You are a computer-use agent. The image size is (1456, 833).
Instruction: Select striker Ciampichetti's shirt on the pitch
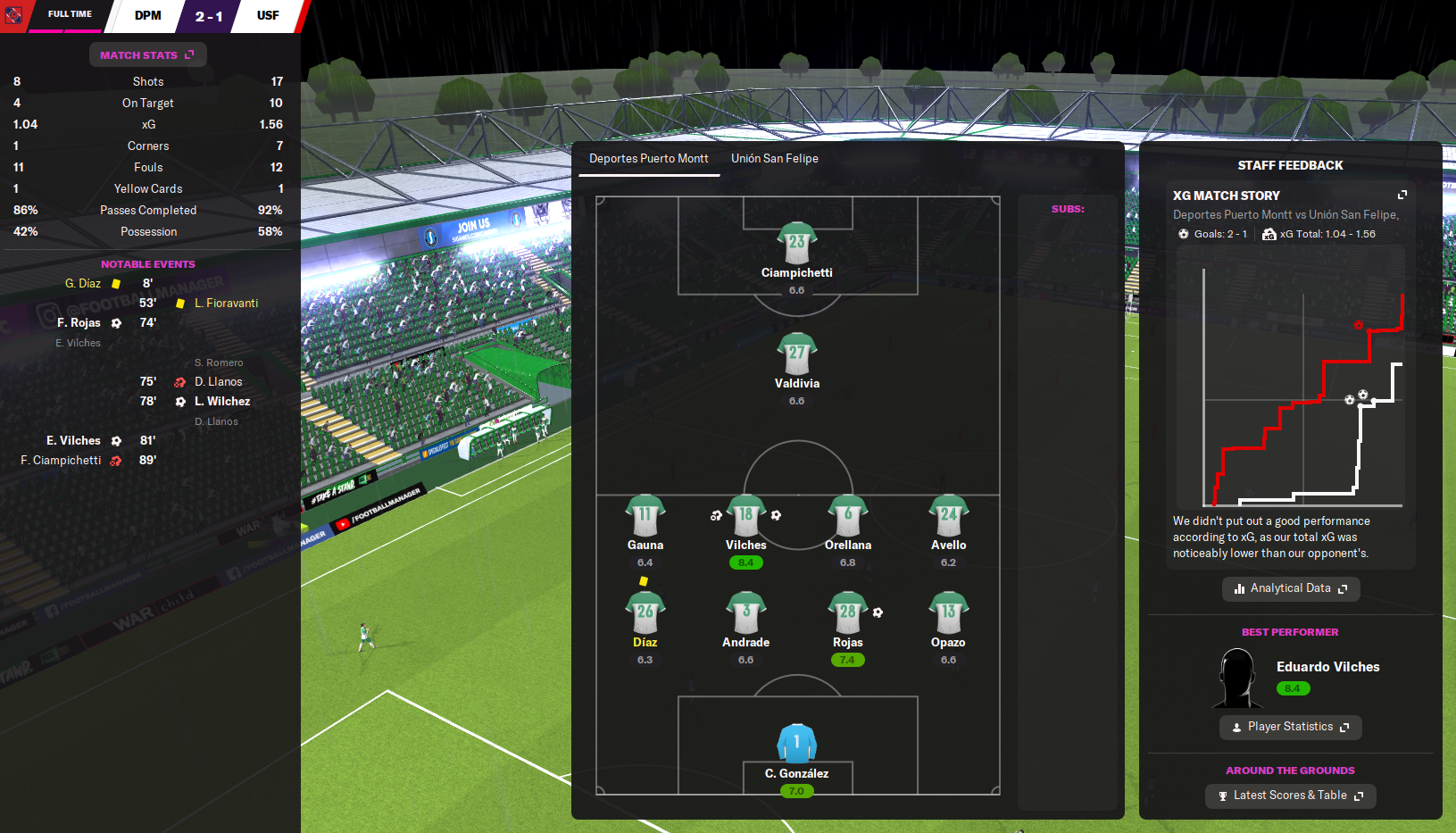pyautogui.click(x=796, y=243)
